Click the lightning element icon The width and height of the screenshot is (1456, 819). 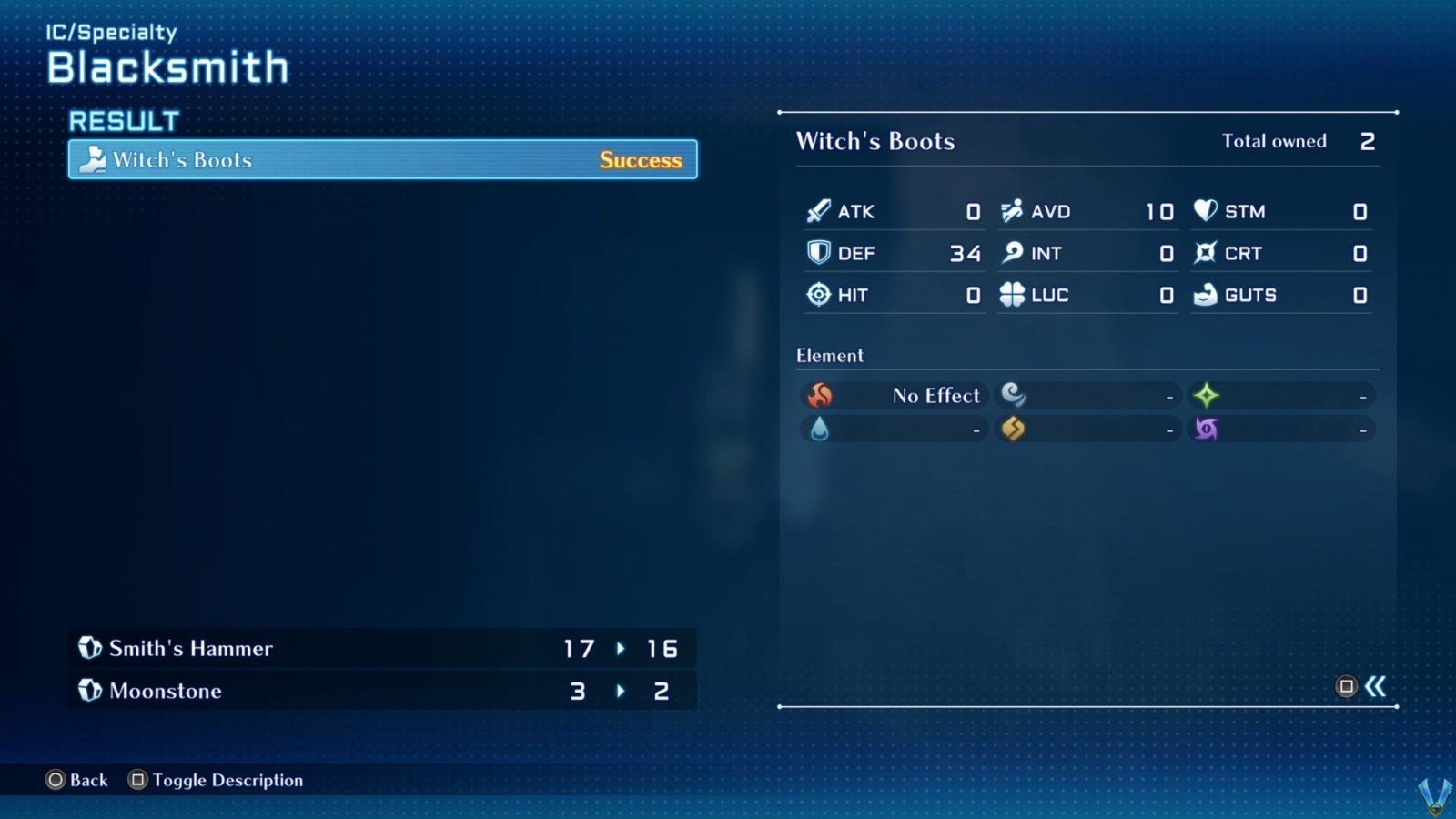(1015, 428)
